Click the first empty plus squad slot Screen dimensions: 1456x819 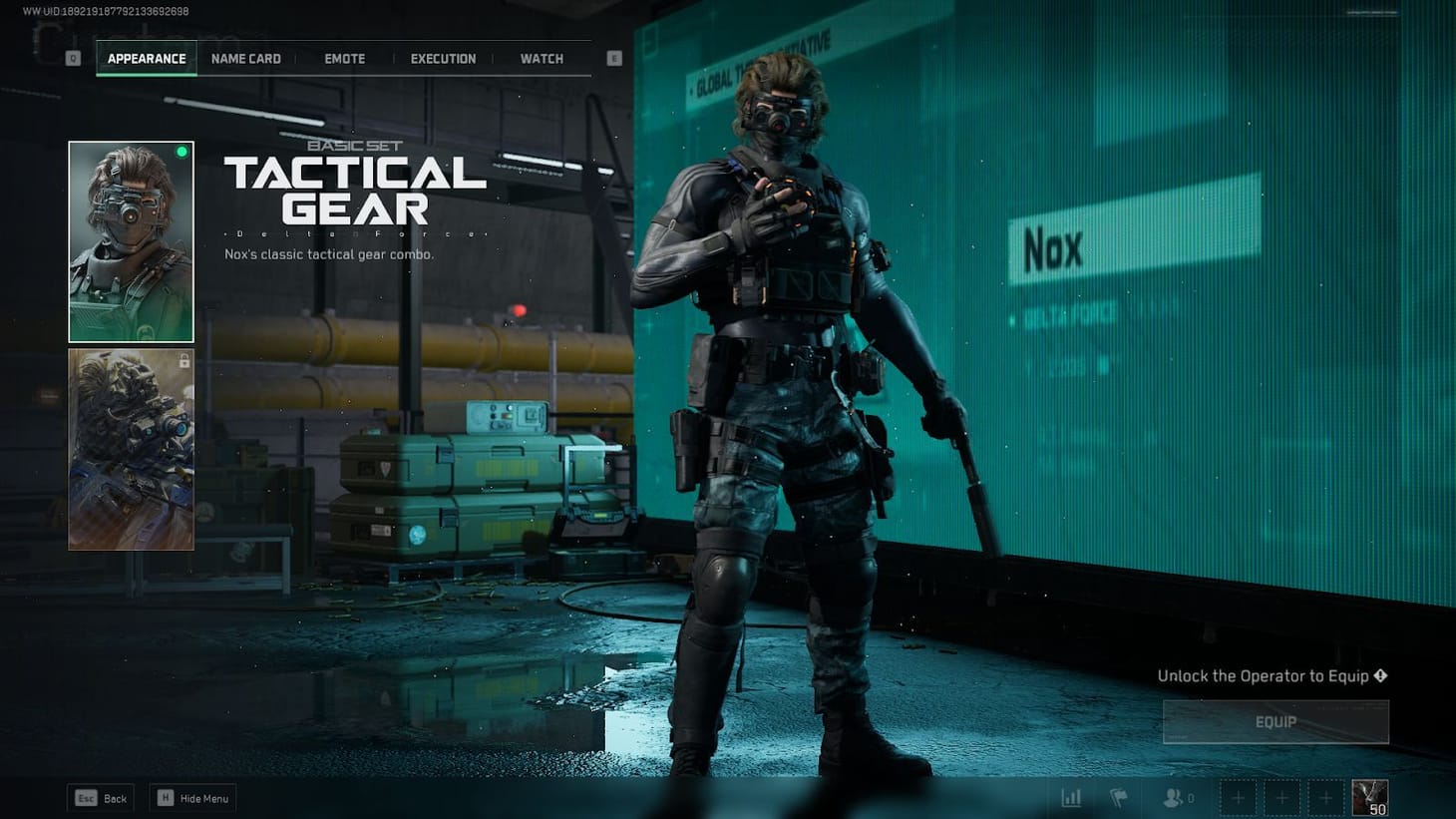[x=1238, y=797]
